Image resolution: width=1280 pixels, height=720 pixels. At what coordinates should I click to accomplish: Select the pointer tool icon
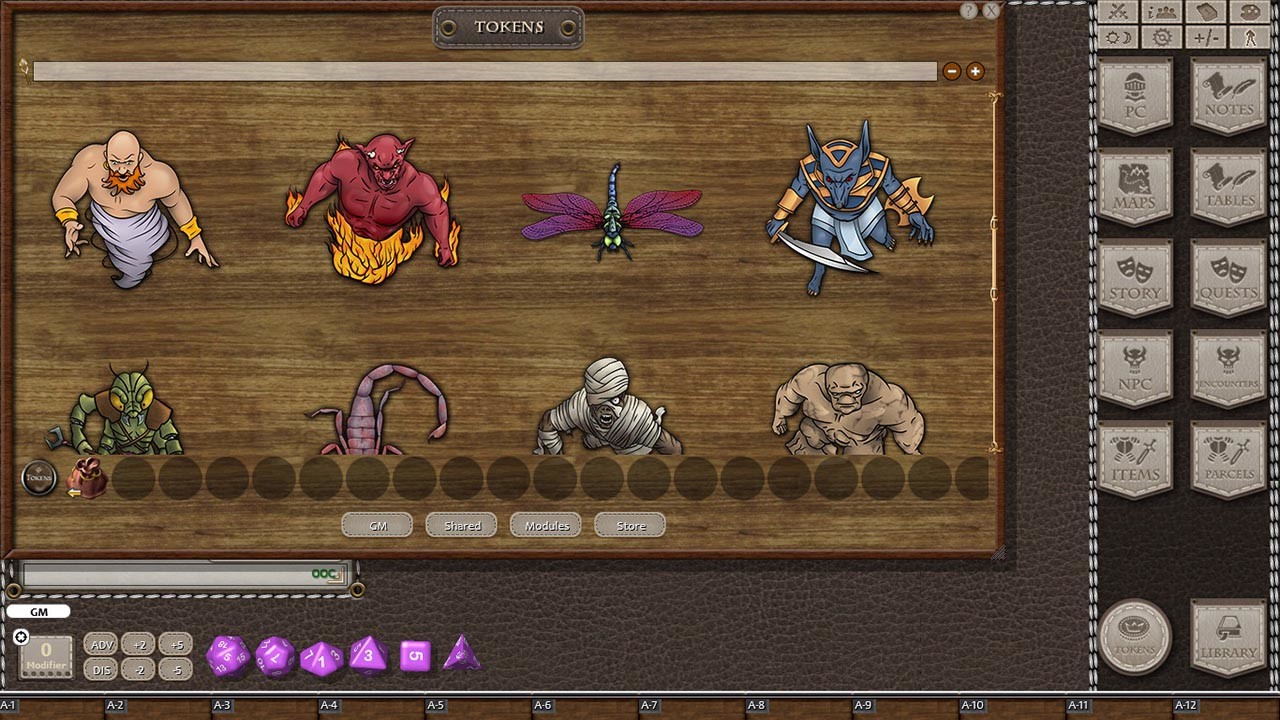click(1250, 37)
